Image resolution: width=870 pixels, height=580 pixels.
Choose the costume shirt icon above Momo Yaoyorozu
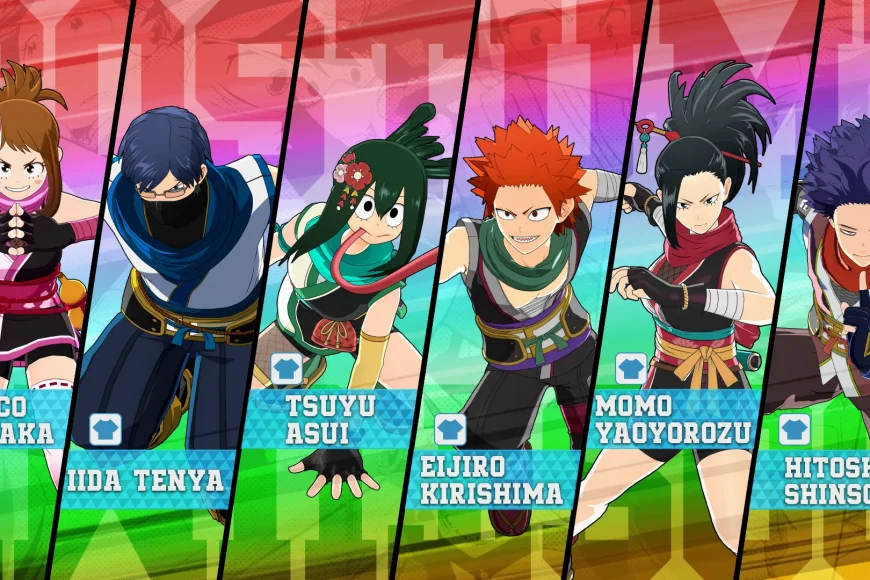tap(631, 369)
